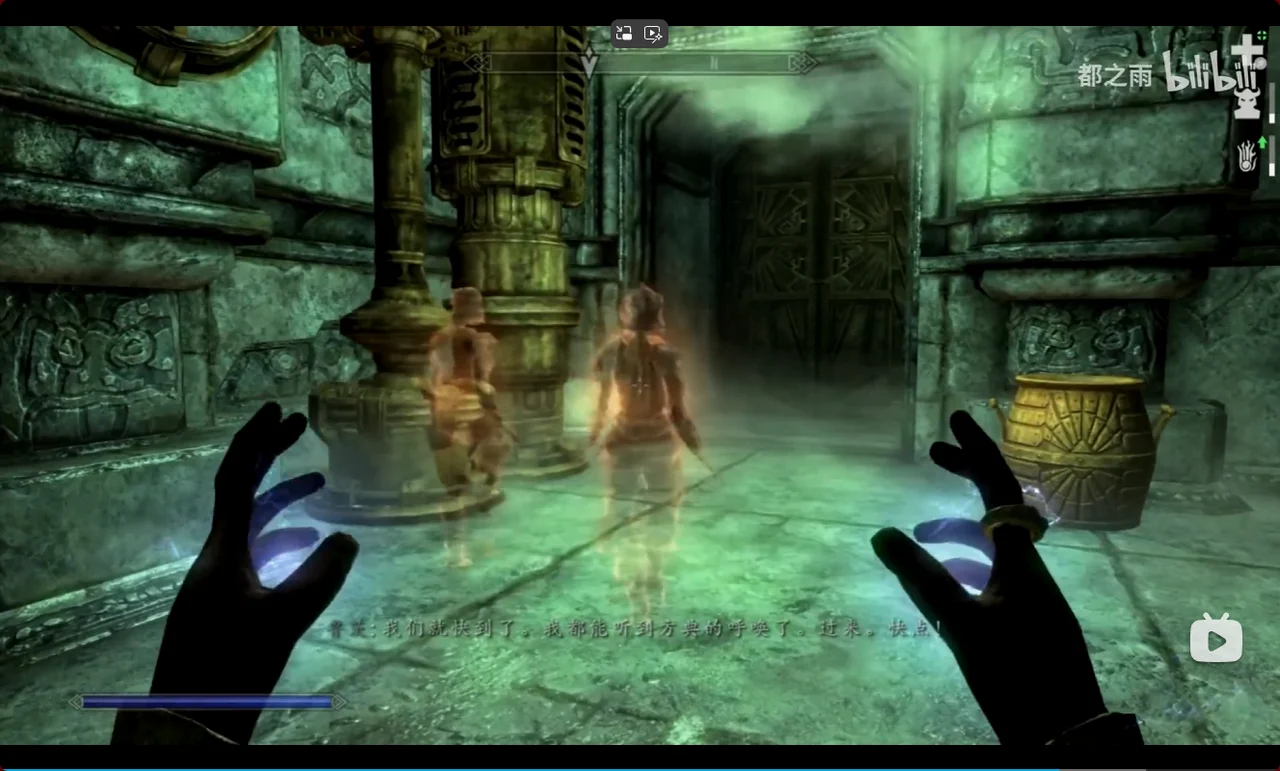
Task: Tap the bilibili TV play button
Action: coord(1215,638)
